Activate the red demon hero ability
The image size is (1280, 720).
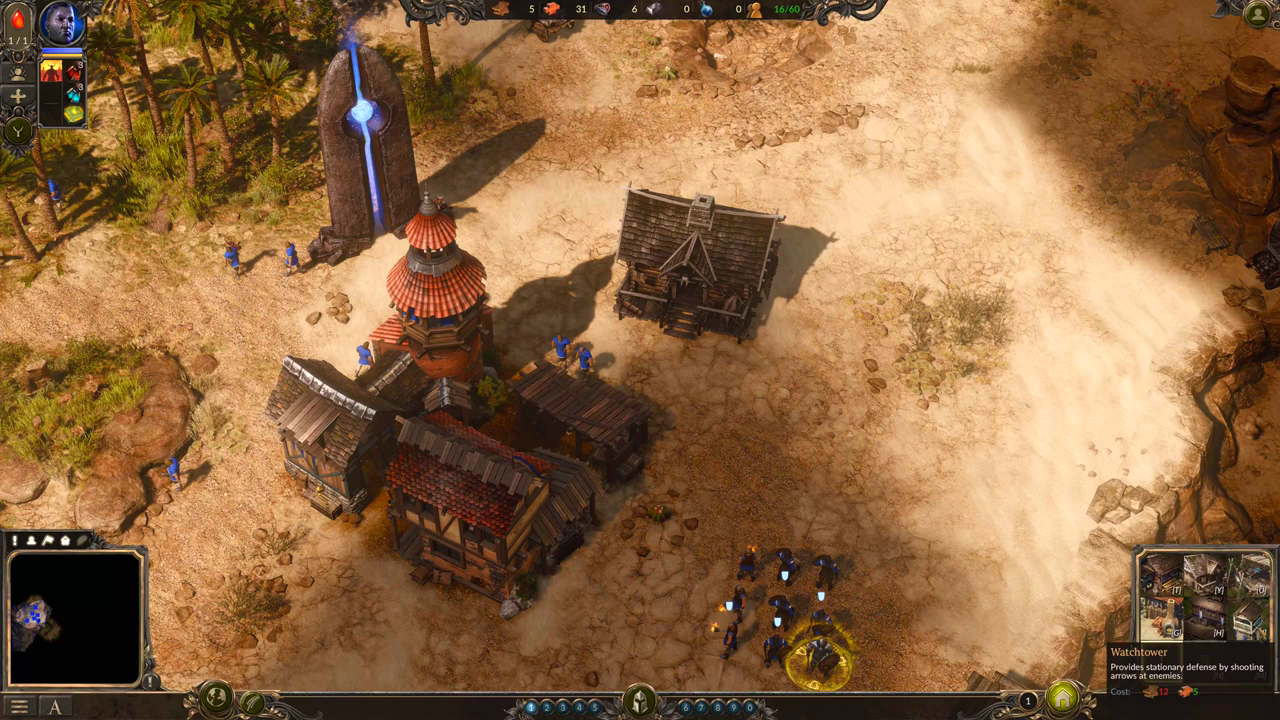click(51, 71)
